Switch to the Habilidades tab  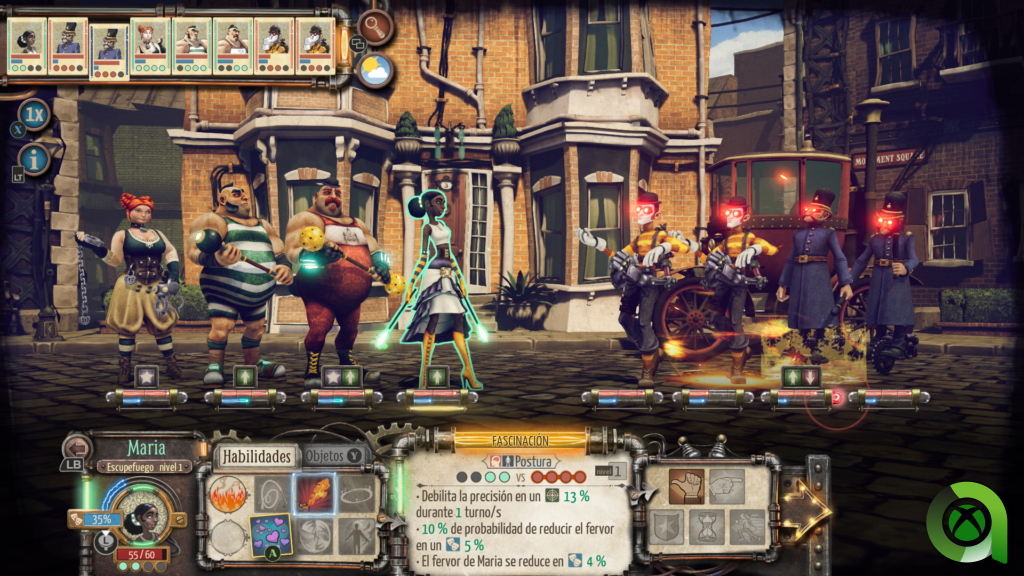point(256,457)
